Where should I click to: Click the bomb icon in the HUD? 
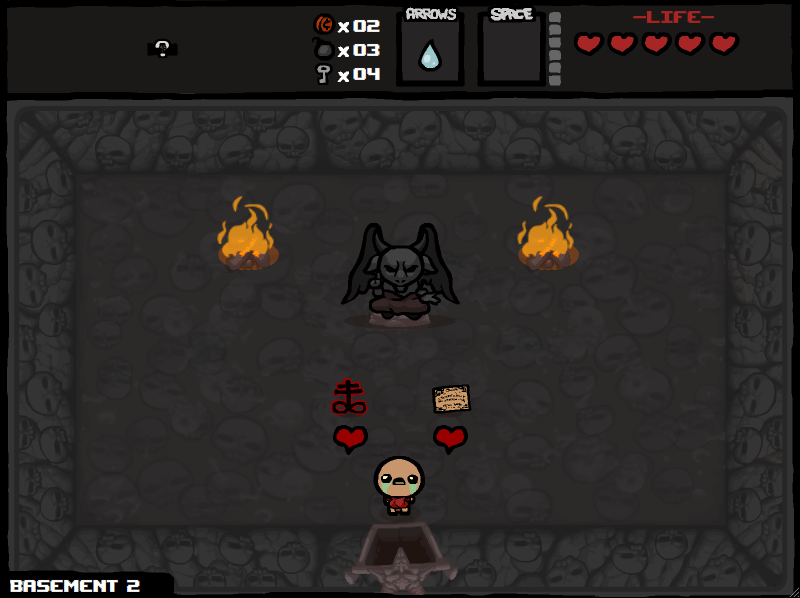(323, 50)
